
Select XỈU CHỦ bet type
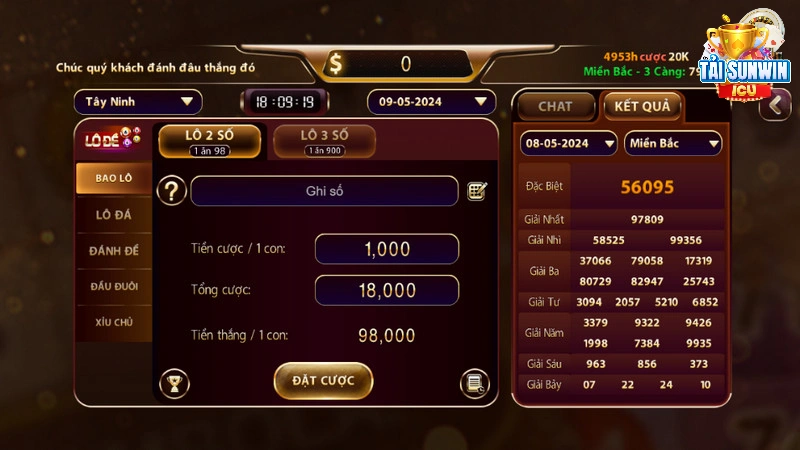tap(114, 322)
